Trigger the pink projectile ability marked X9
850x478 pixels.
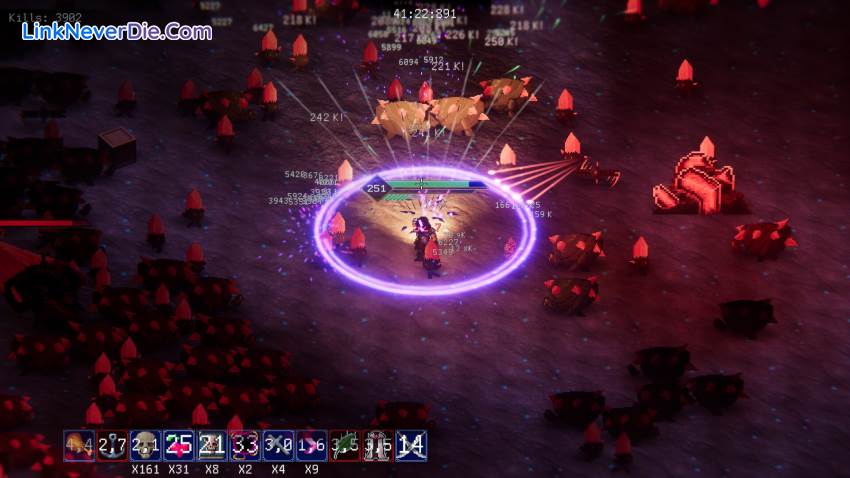pyautogui.click(x=311, y=445)
